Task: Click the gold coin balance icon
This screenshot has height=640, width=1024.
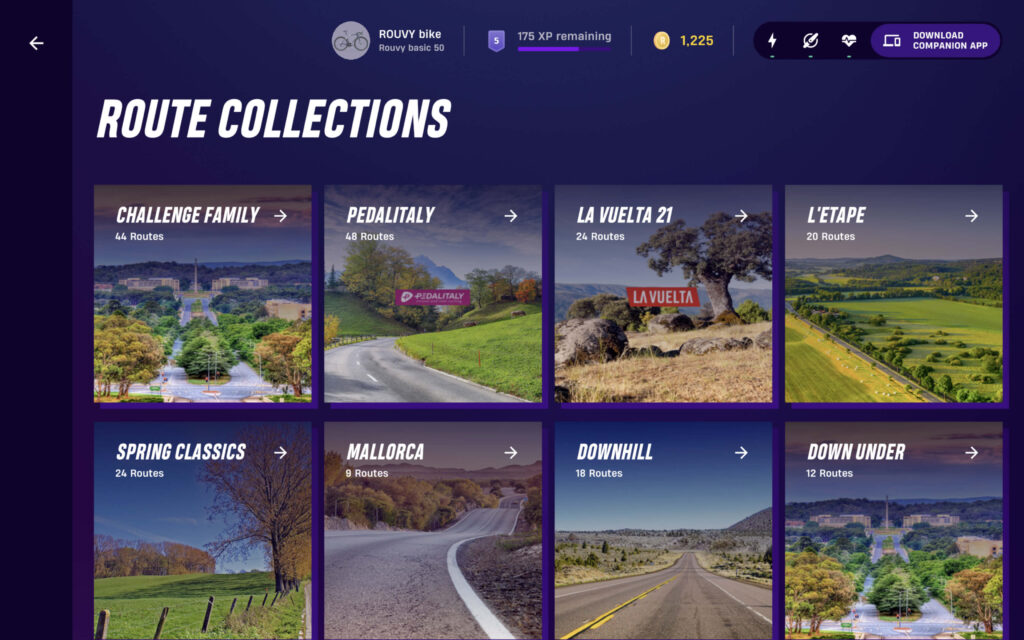Action: 661,41
